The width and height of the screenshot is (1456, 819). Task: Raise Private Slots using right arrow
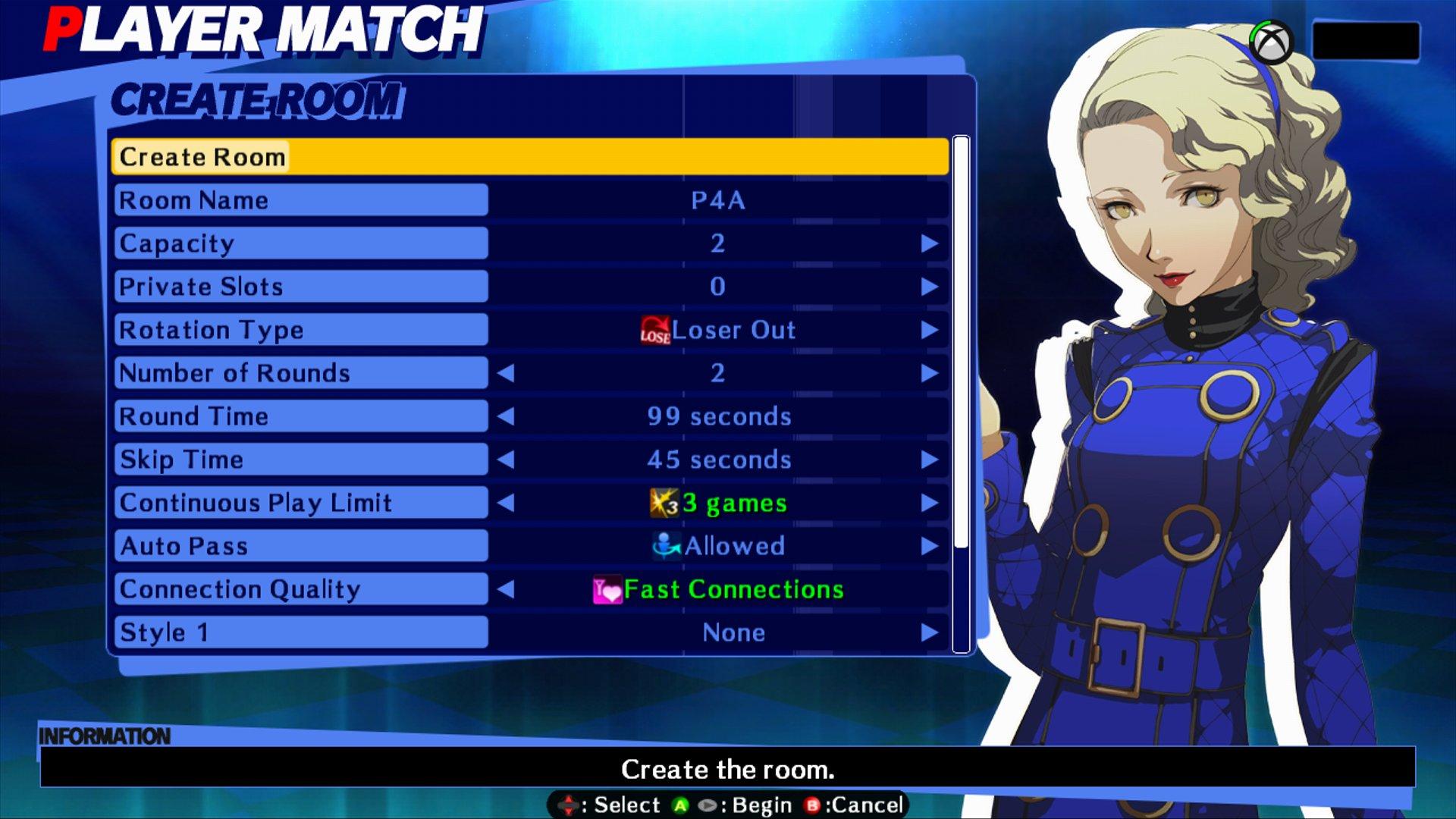click(929, 287)
